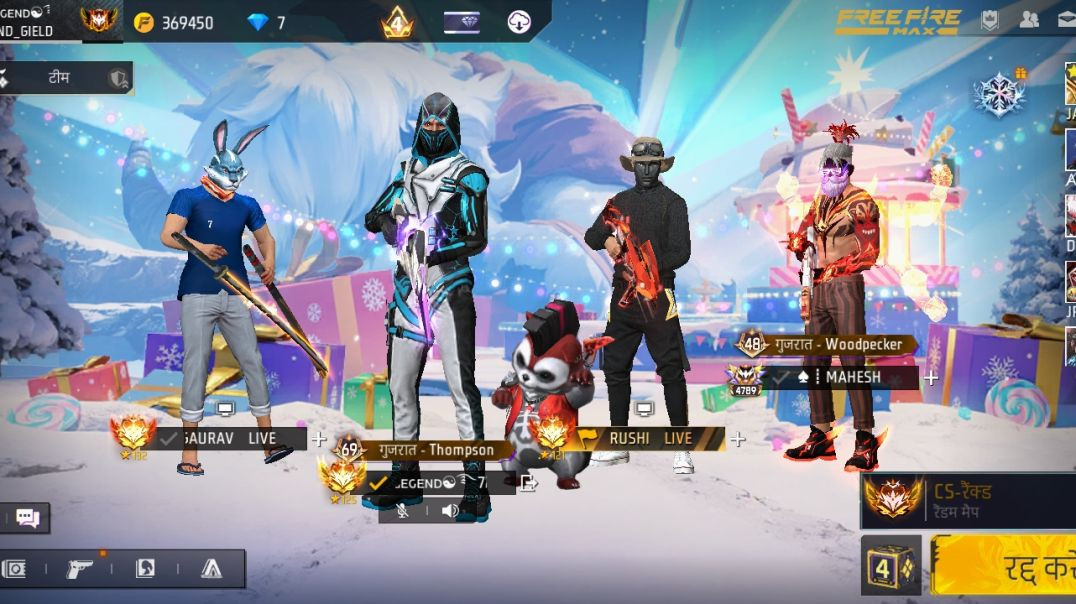Select CS-रैंक्ड game mode panel

click(967, 500)
